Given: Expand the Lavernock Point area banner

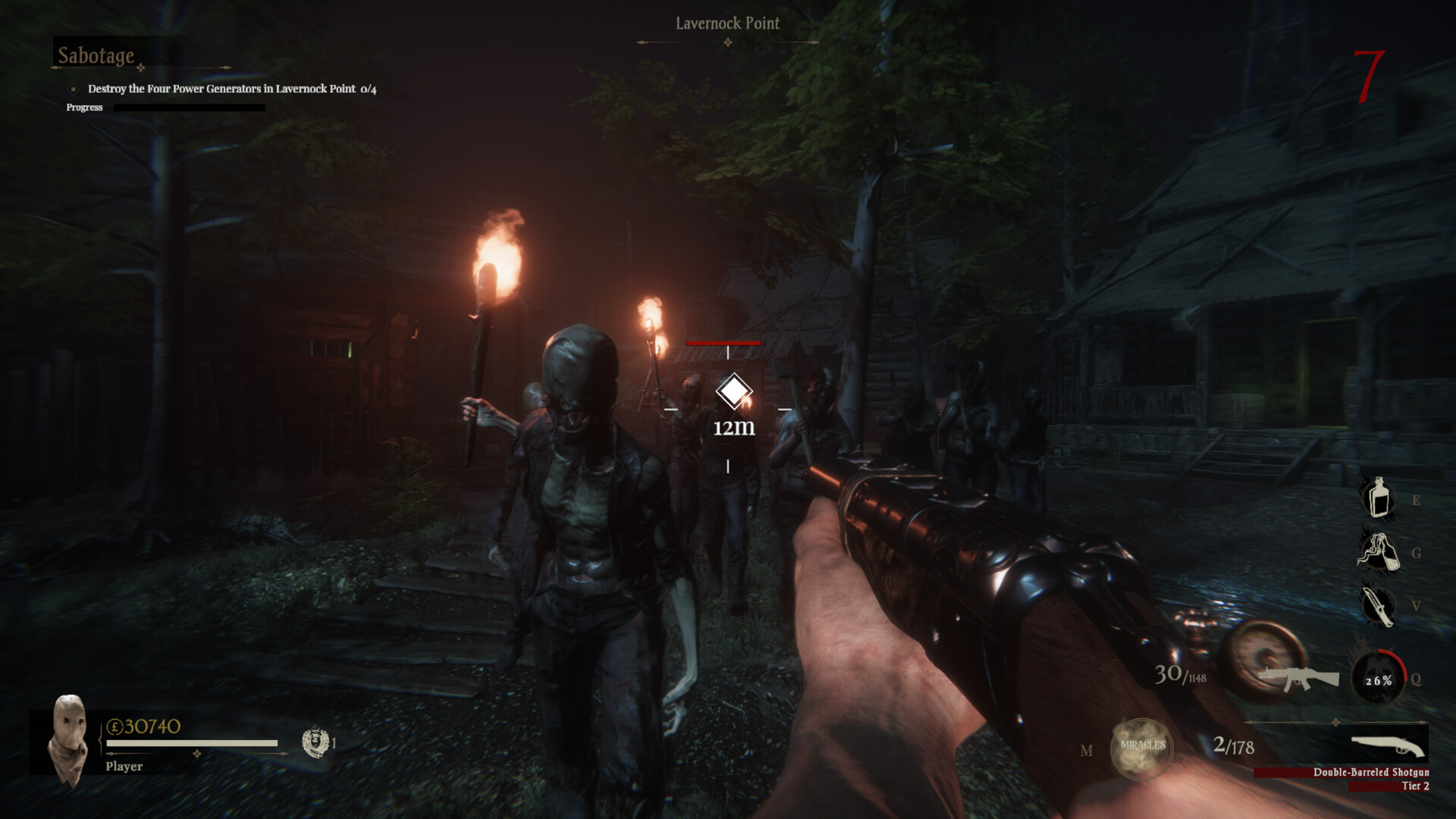Looking at the screenshot, I should pyautogui.click(x=729, y=24).
